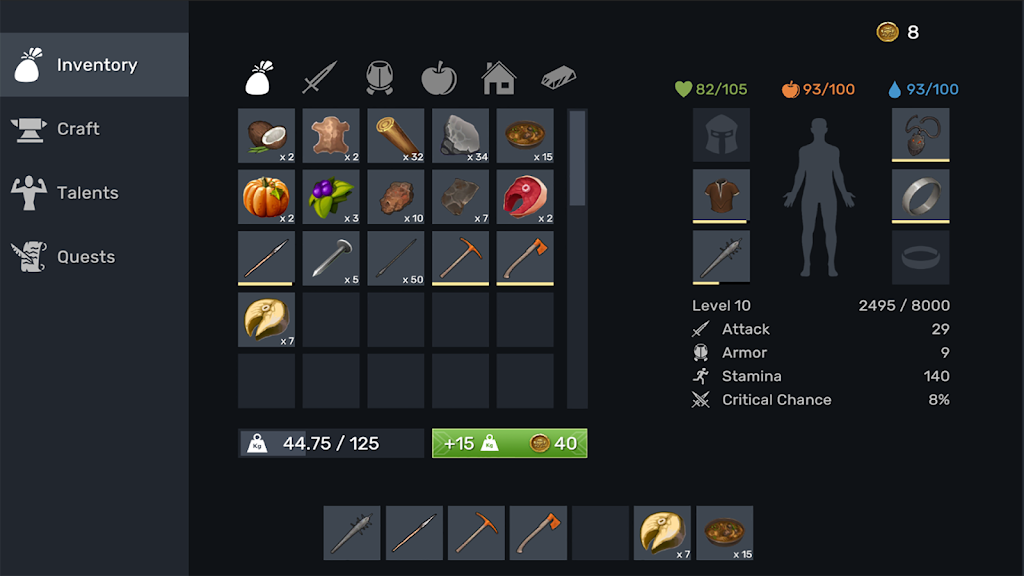
Task: Switch to the armor filter tab
Action: point(379,77)
